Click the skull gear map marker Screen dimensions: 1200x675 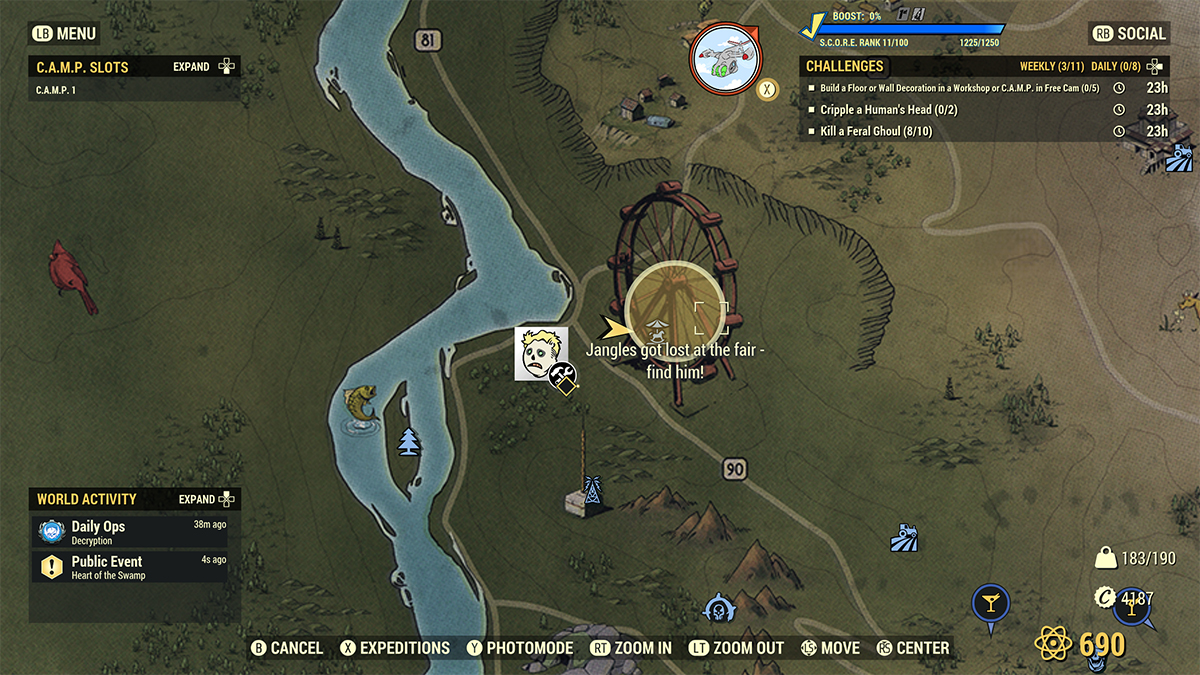point(717,608)
